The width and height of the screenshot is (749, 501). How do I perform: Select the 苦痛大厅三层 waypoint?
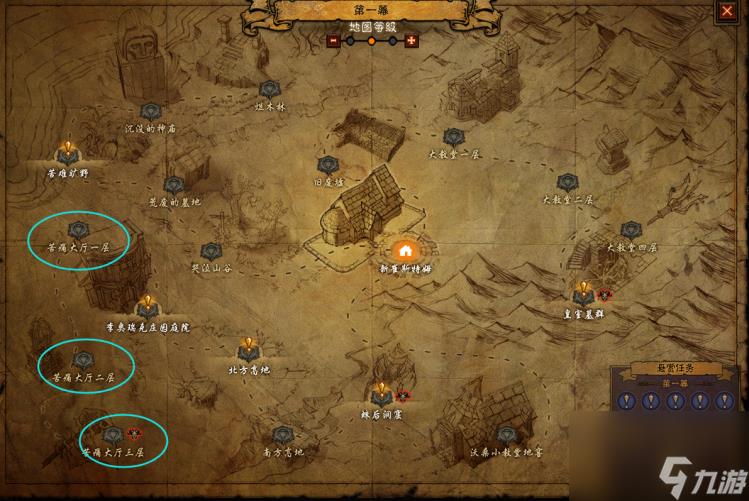click(x=112, y=435)
